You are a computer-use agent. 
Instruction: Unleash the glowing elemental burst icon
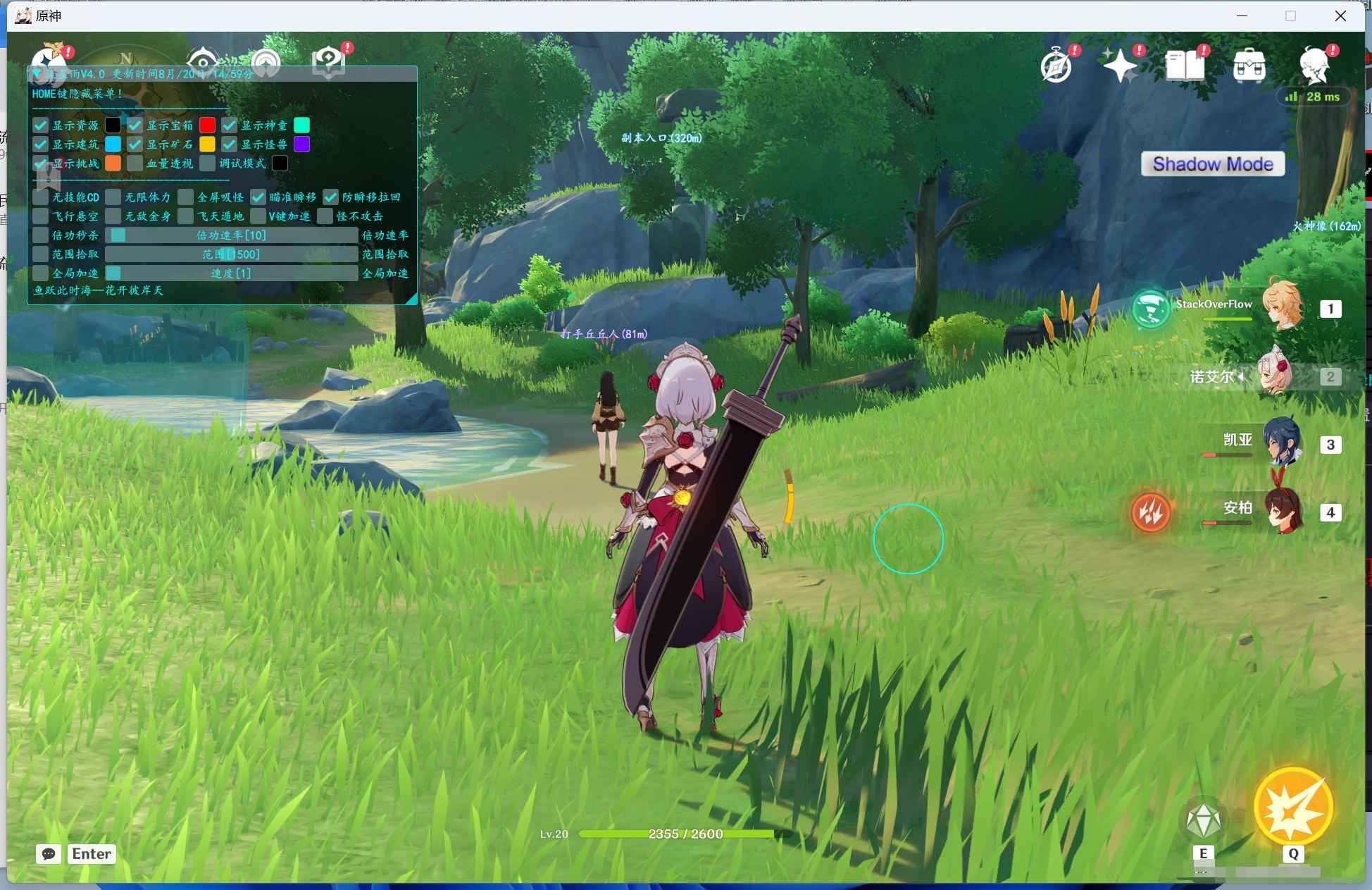[1293, 808]
